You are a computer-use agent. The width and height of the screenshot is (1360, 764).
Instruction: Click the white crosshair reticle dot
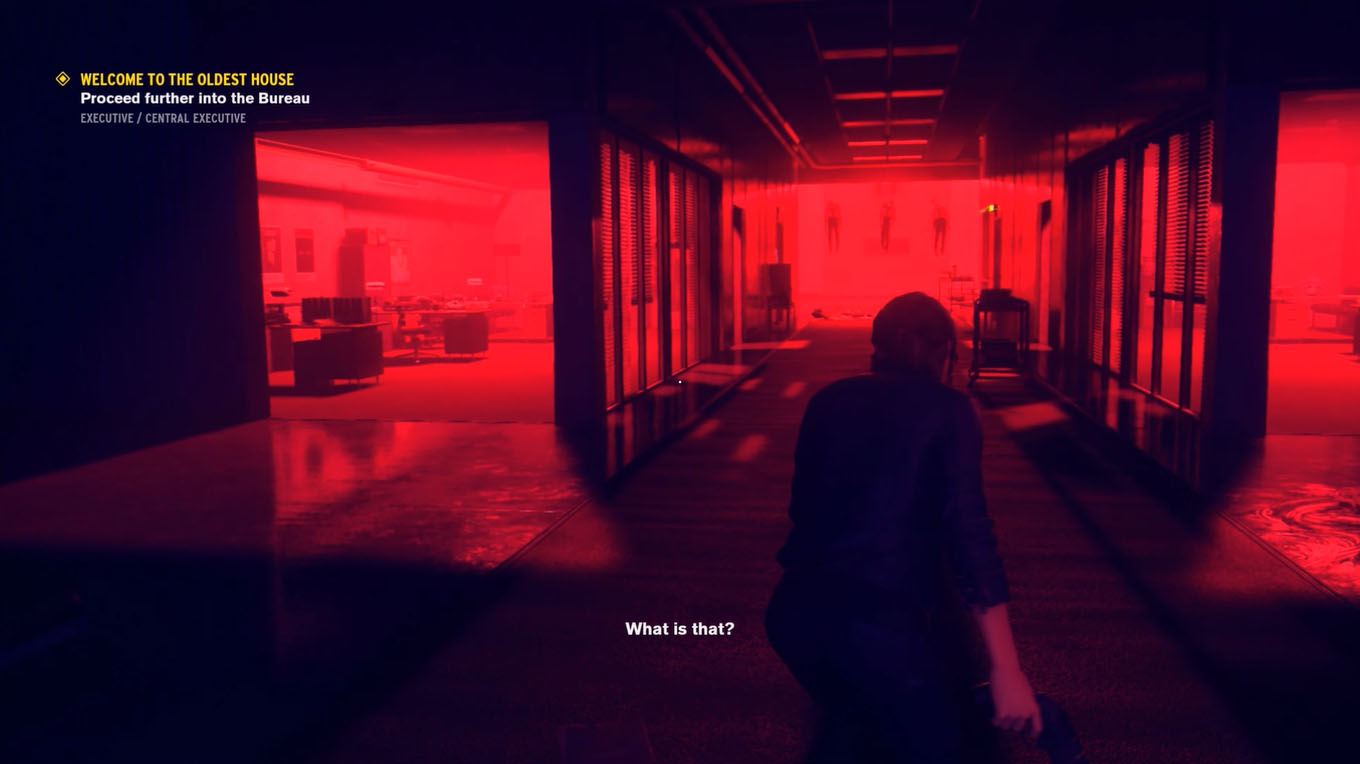(x=679, y=380)
